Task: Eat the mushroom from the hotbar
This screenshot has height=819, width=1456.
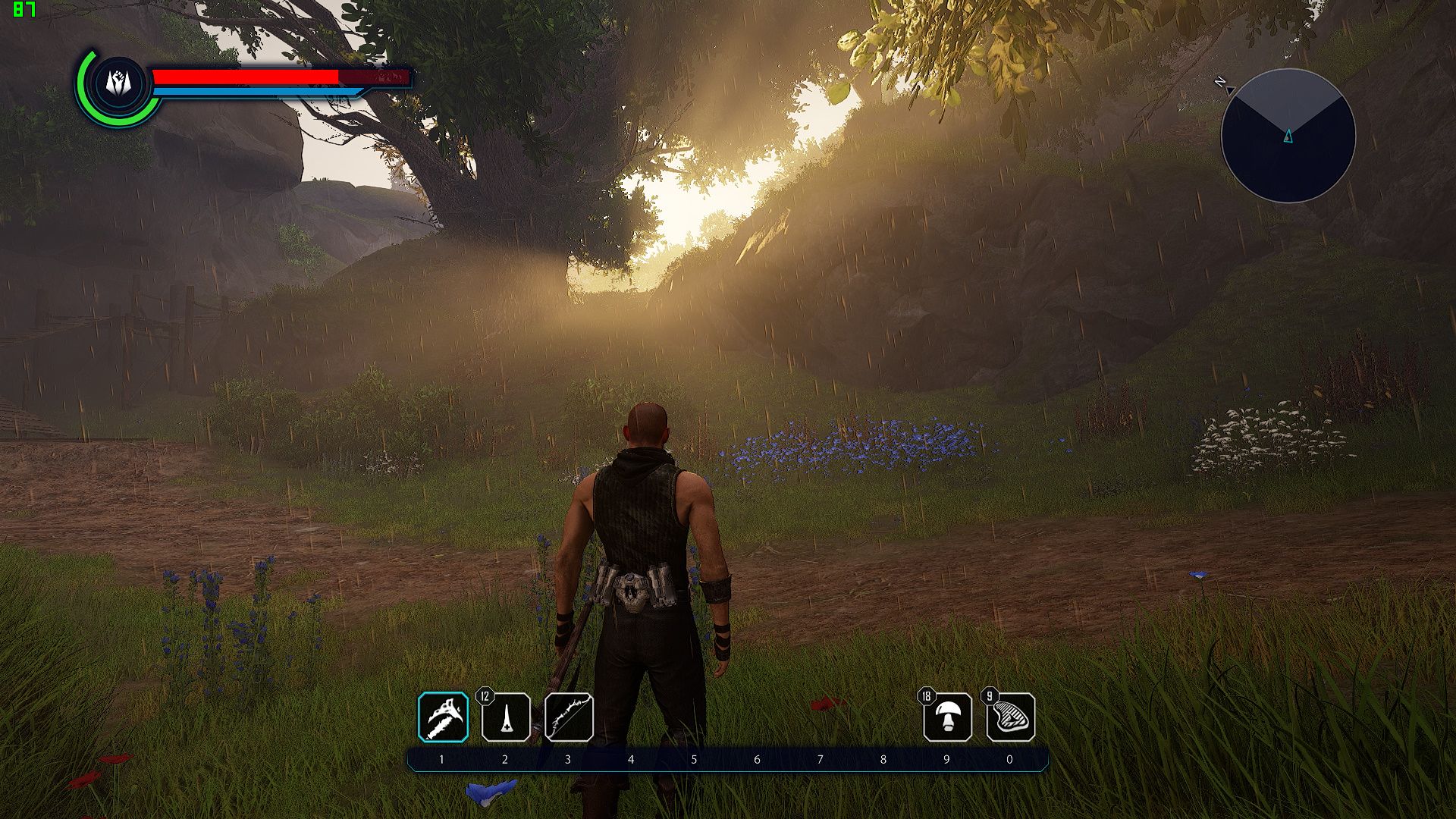Action: pos(948,717)
